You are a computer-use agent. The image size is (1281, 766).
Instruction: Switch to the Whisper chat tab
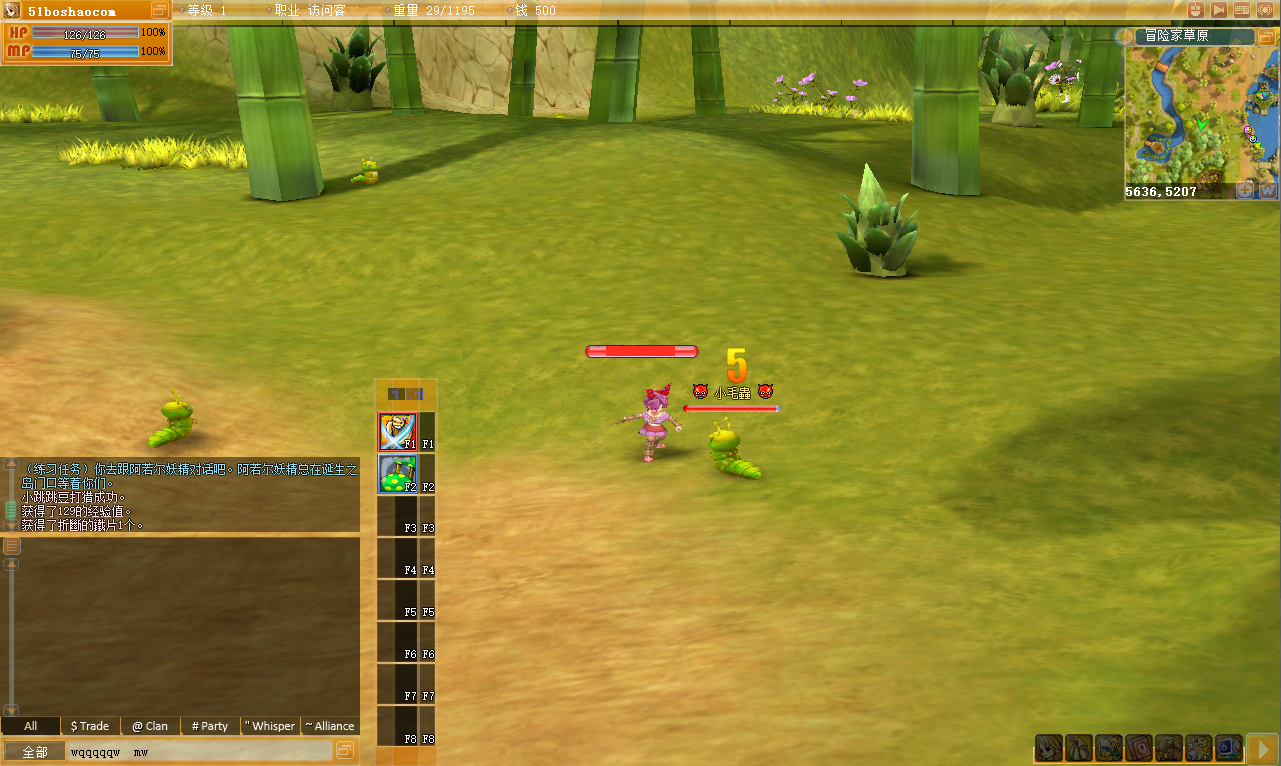pos(270,726)
